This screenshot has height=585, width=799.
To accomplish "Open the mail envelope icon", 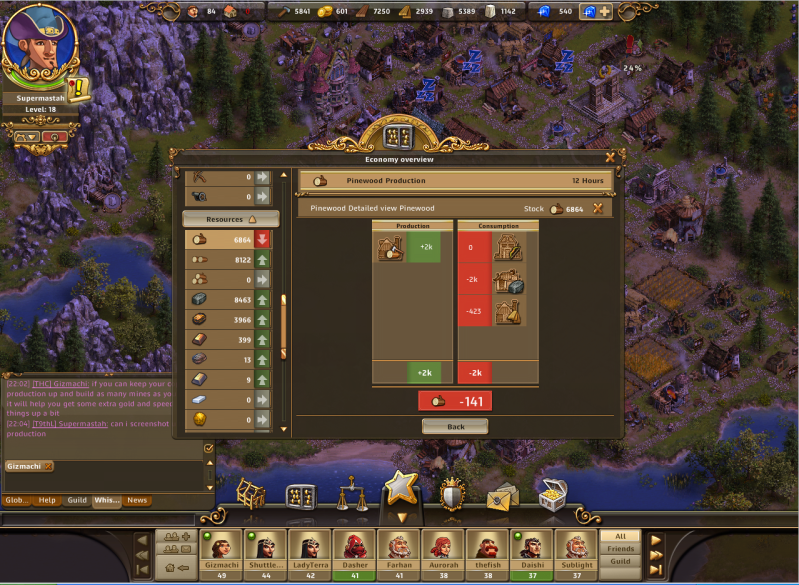I will click(x=499, y=497).
